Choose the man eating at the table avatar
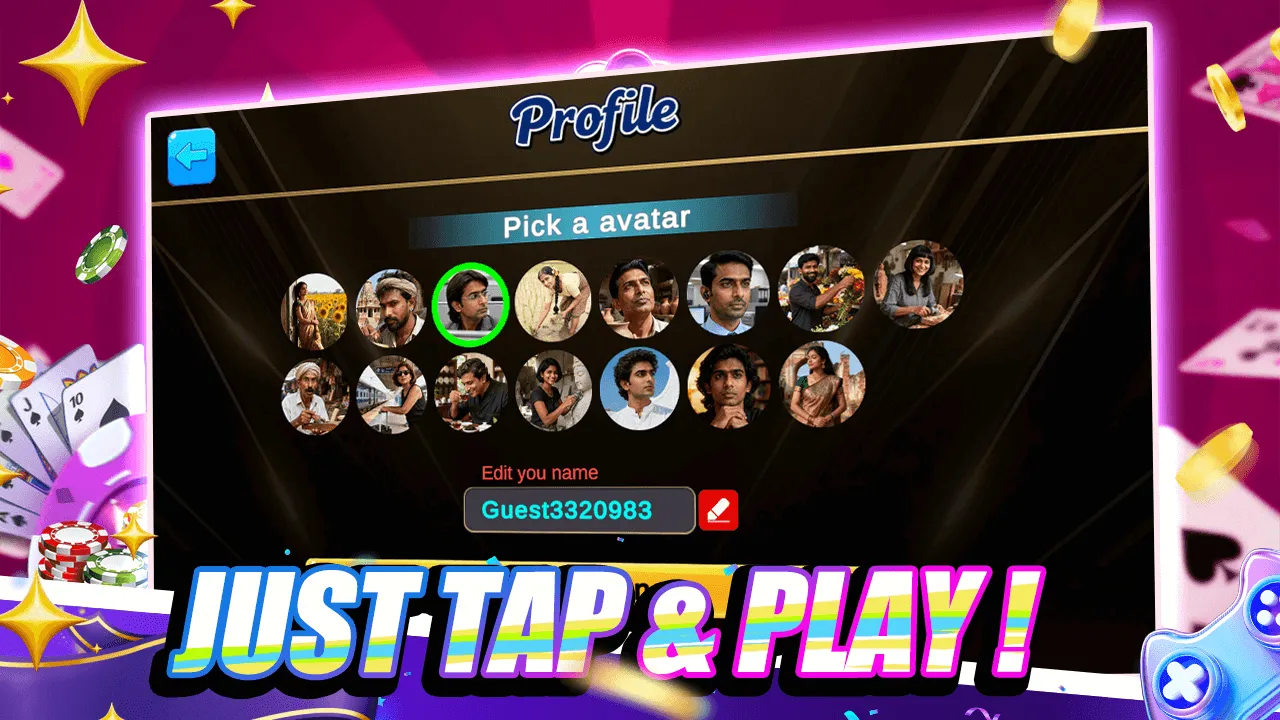Image resolution: width=1280 pixels, height=720 pixels. coord(471,393)
